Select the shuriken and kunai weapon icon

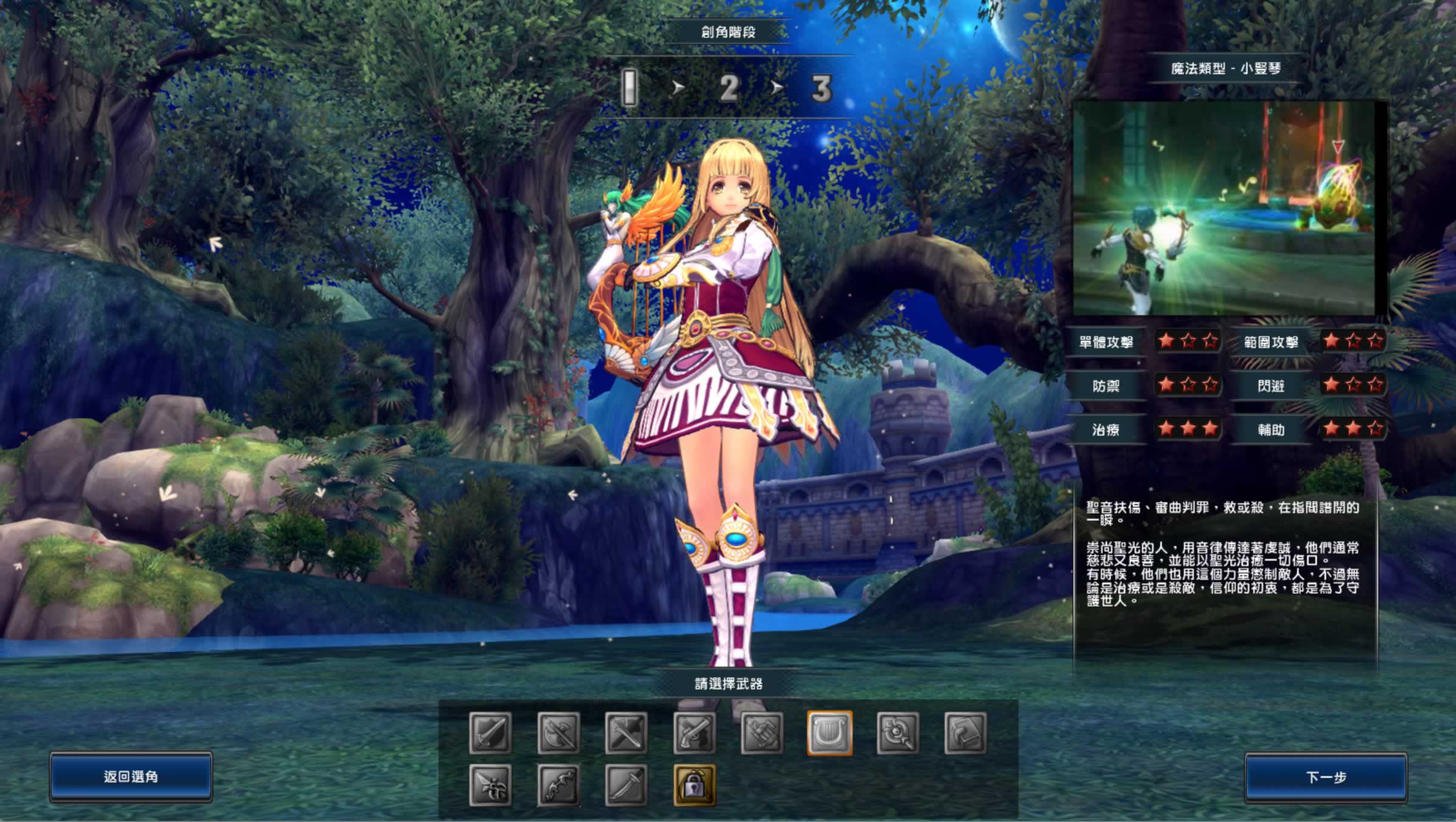tap(490, 785)
